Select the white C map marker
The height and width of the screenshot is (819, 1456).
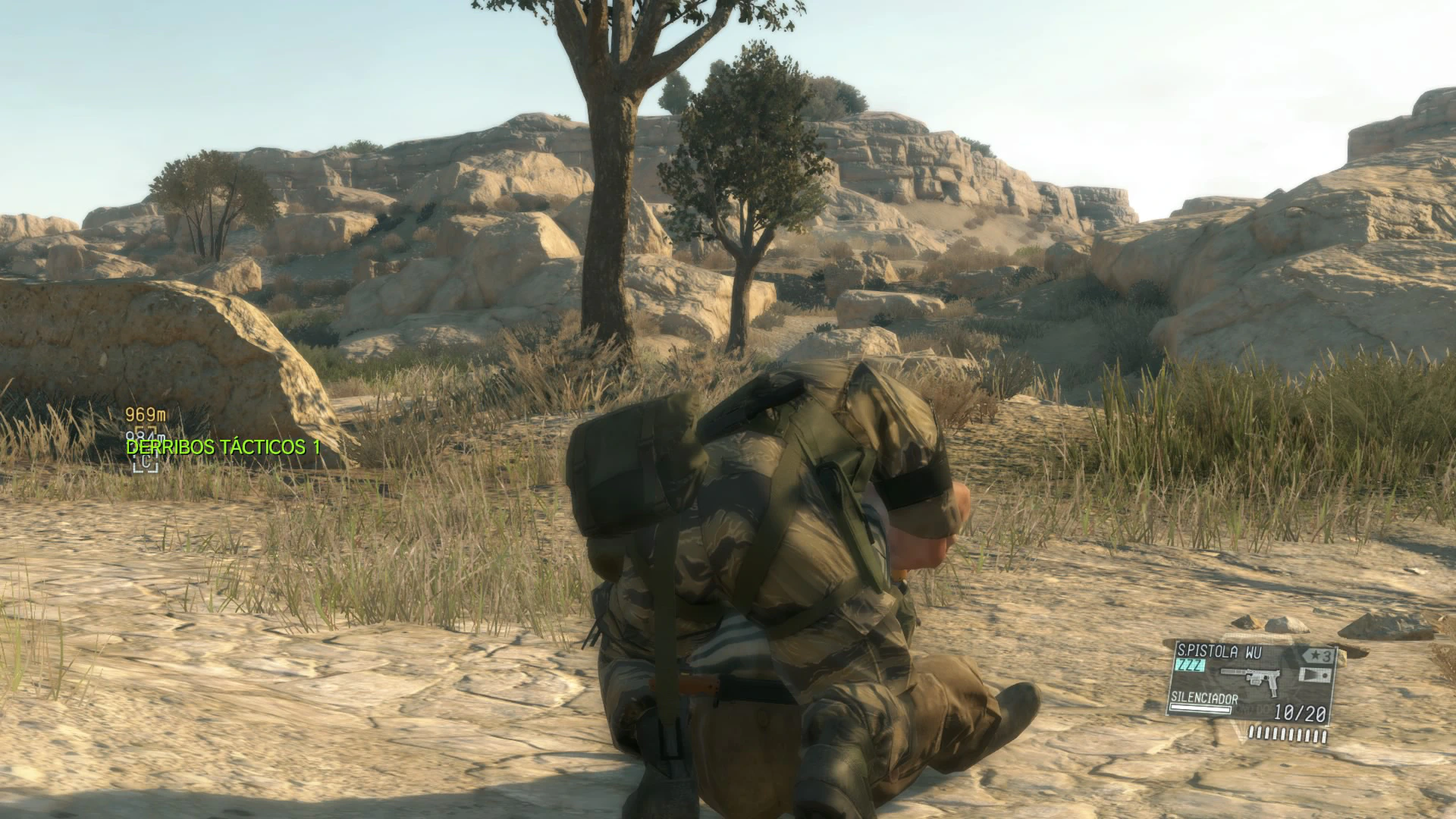pyautogui.click(x=145, y=462)
